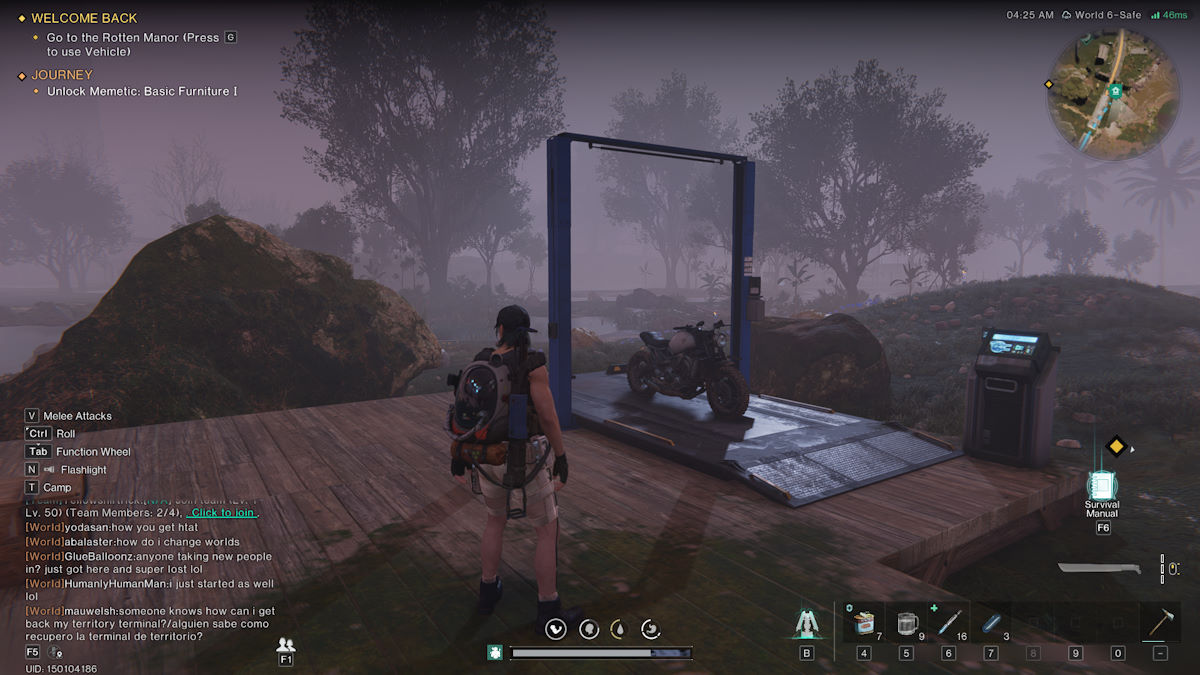The height and width of the screenshot is (675, 1200).
Task: Click the "Click to join" team link
Action: 224,513
